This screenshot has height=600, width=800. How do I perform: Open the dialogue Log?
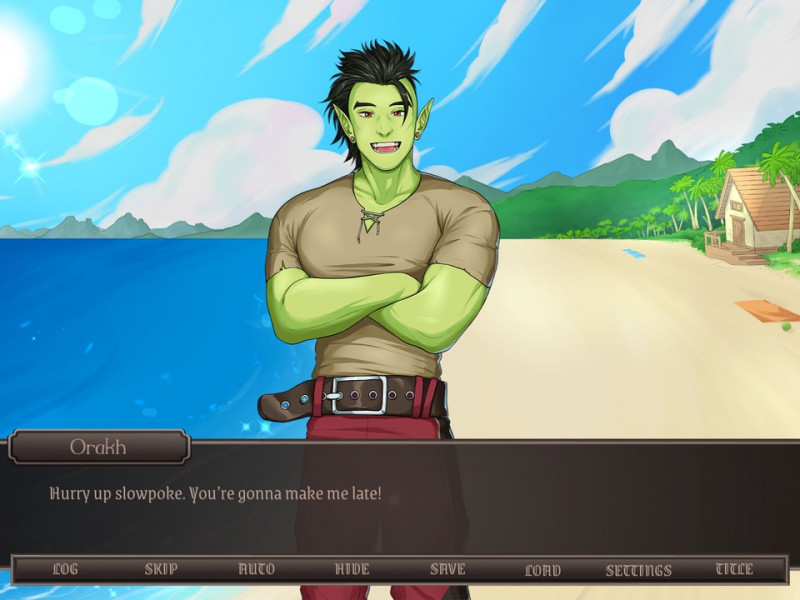pyautogui.click(x=65, y=569)
